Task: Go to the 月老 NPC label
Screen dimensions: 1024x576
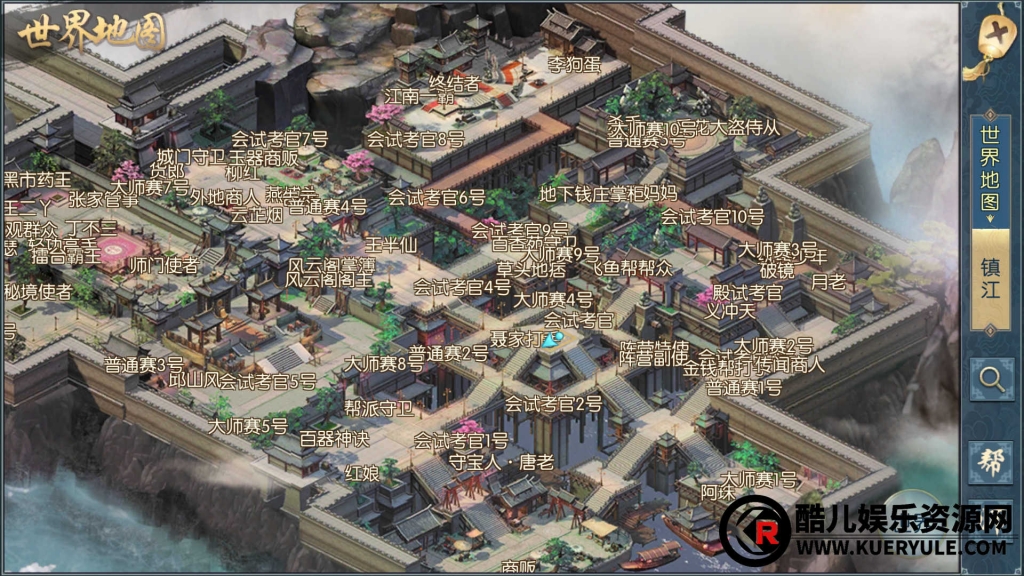Action: click(828, 282)
